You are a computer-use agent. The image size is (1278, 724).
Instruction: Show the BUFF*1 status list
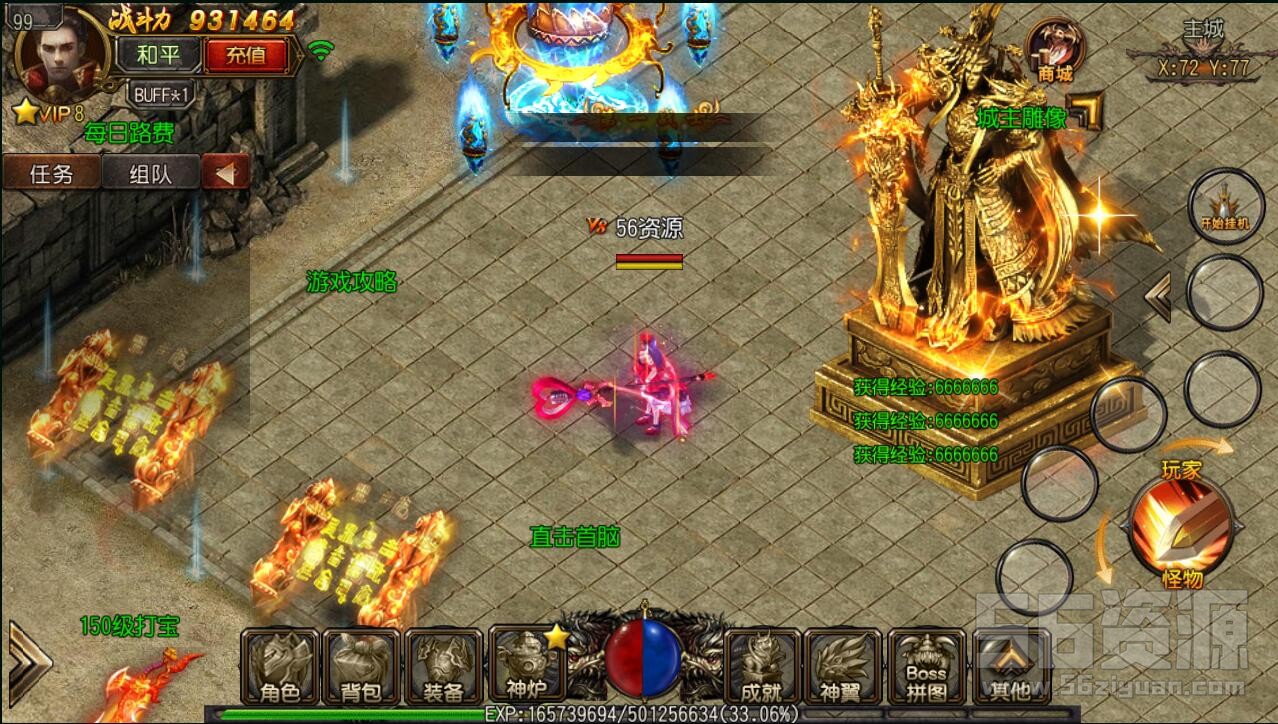point(160,94)
